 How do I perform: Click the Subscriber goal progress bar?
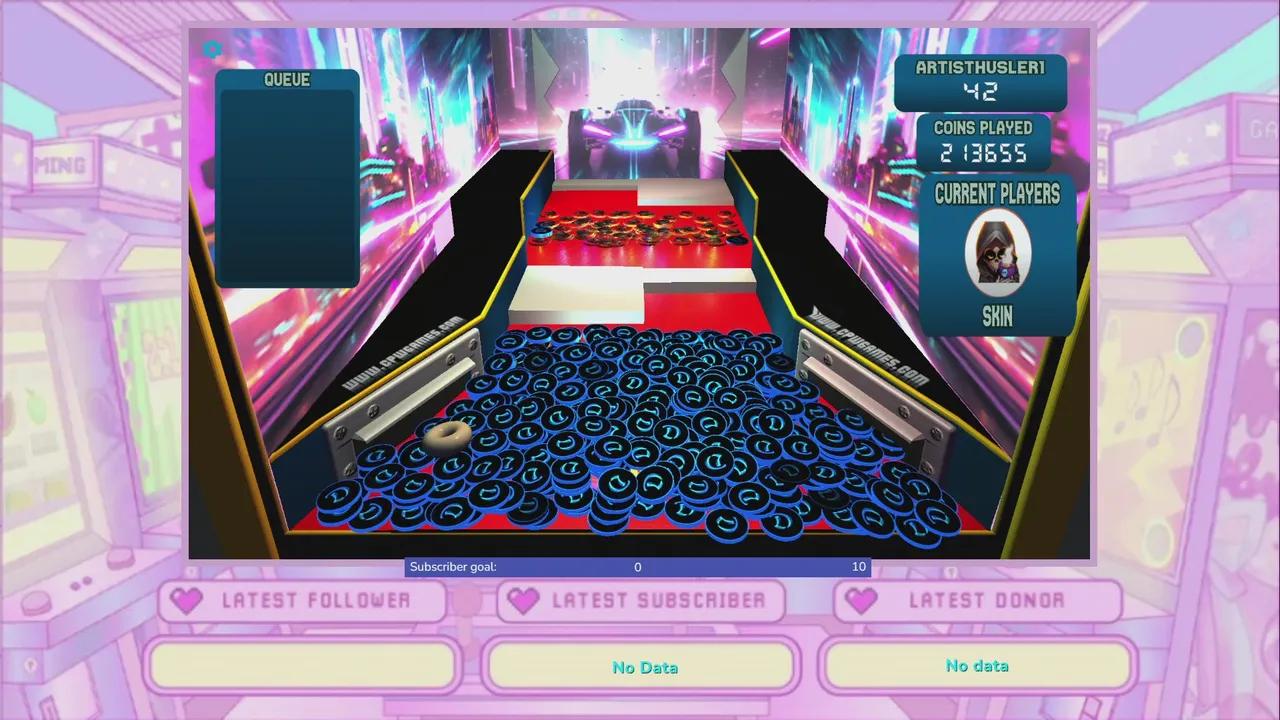(x=637, y=567)
